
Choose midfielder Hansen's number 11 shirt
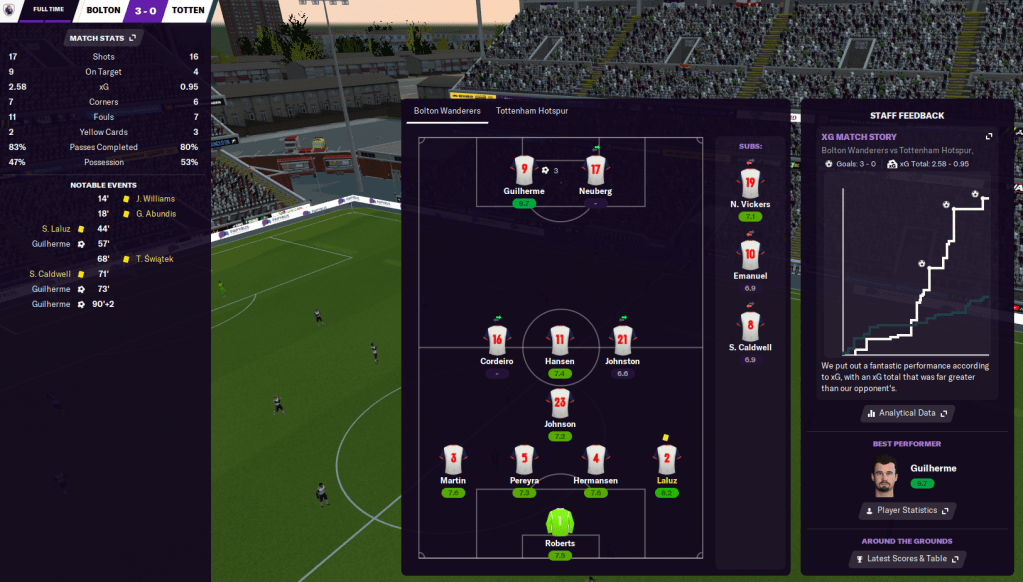click(560, 340)
